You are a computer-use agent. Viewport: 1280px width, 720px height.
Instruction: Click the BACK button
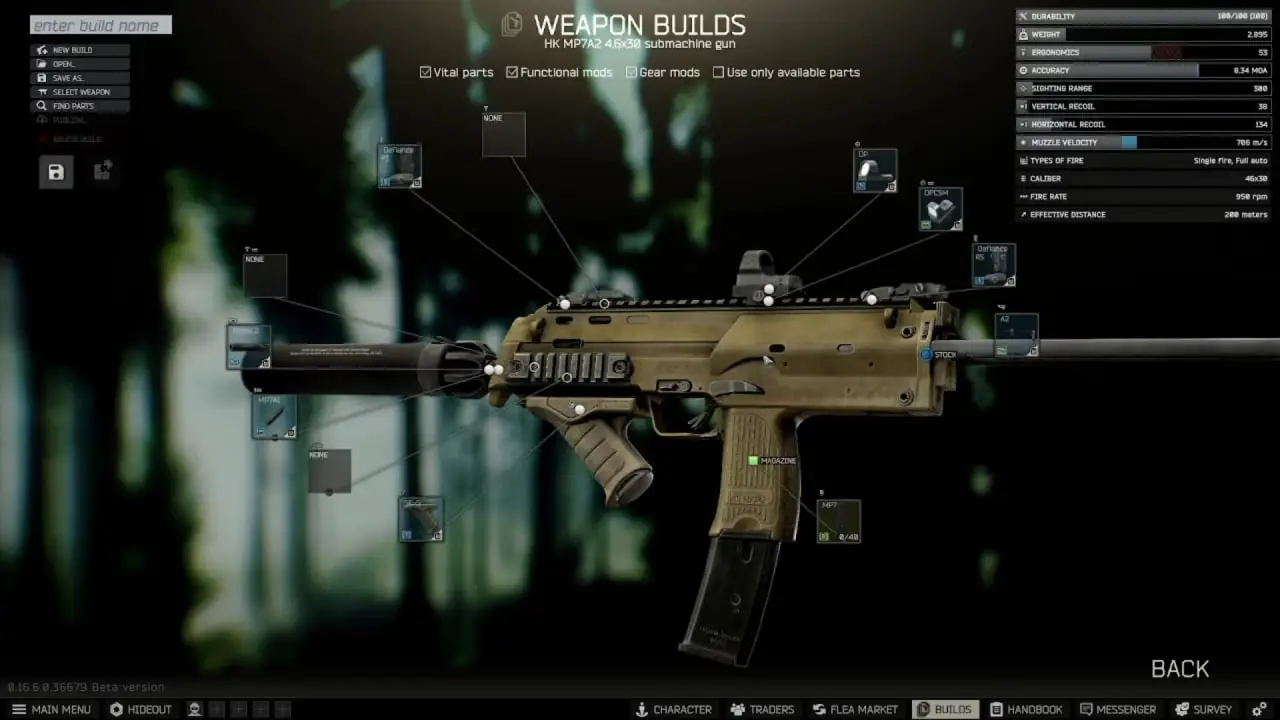pos(1180,668)
